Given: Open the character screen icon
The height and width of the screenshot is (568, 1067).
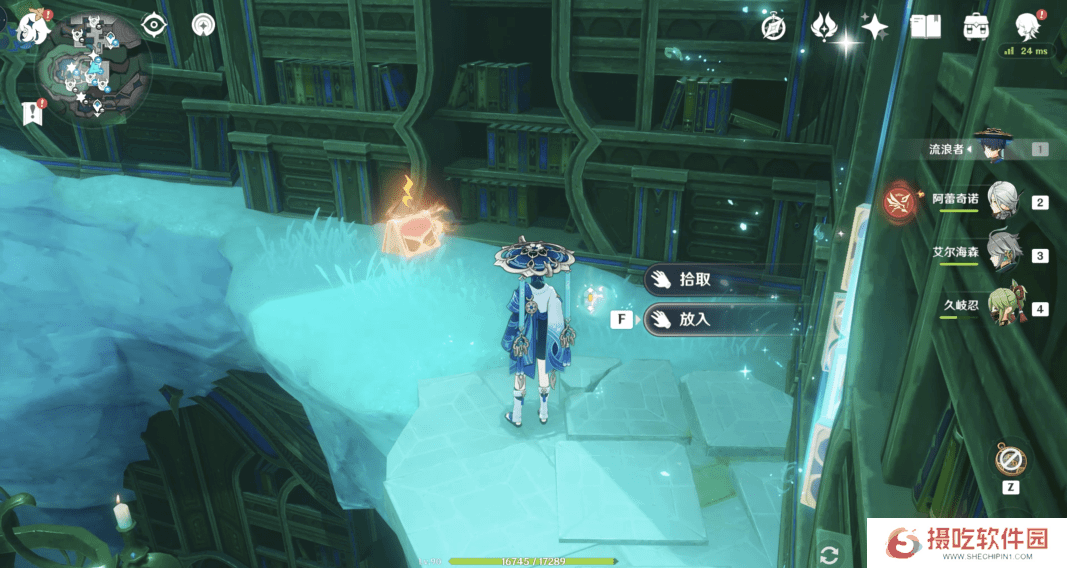Looking at the screenshot, I should coord(1026,26).
